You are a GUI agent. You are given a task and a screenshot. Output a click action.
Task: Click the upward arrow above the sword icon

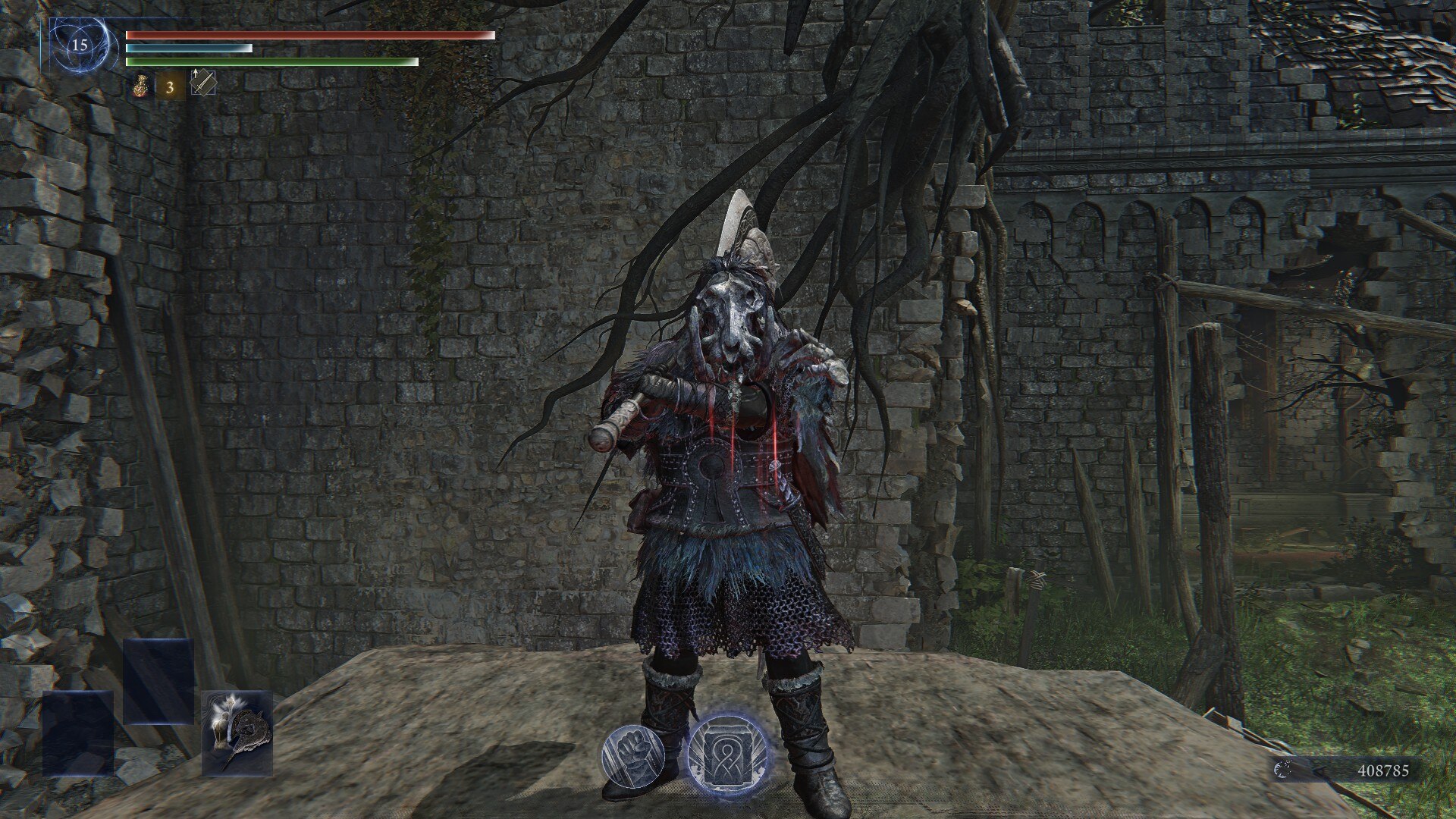(196, 74)
